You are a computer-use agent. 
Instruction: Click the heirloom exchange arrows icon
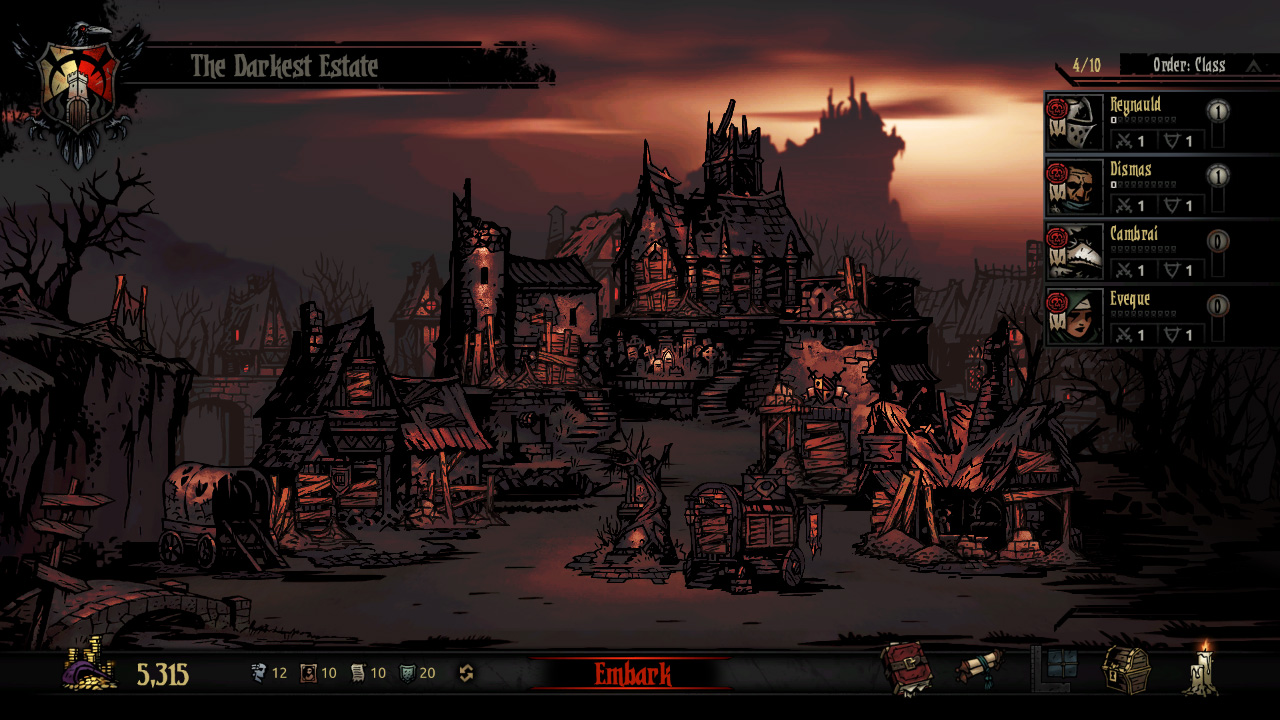coord(464,673)
